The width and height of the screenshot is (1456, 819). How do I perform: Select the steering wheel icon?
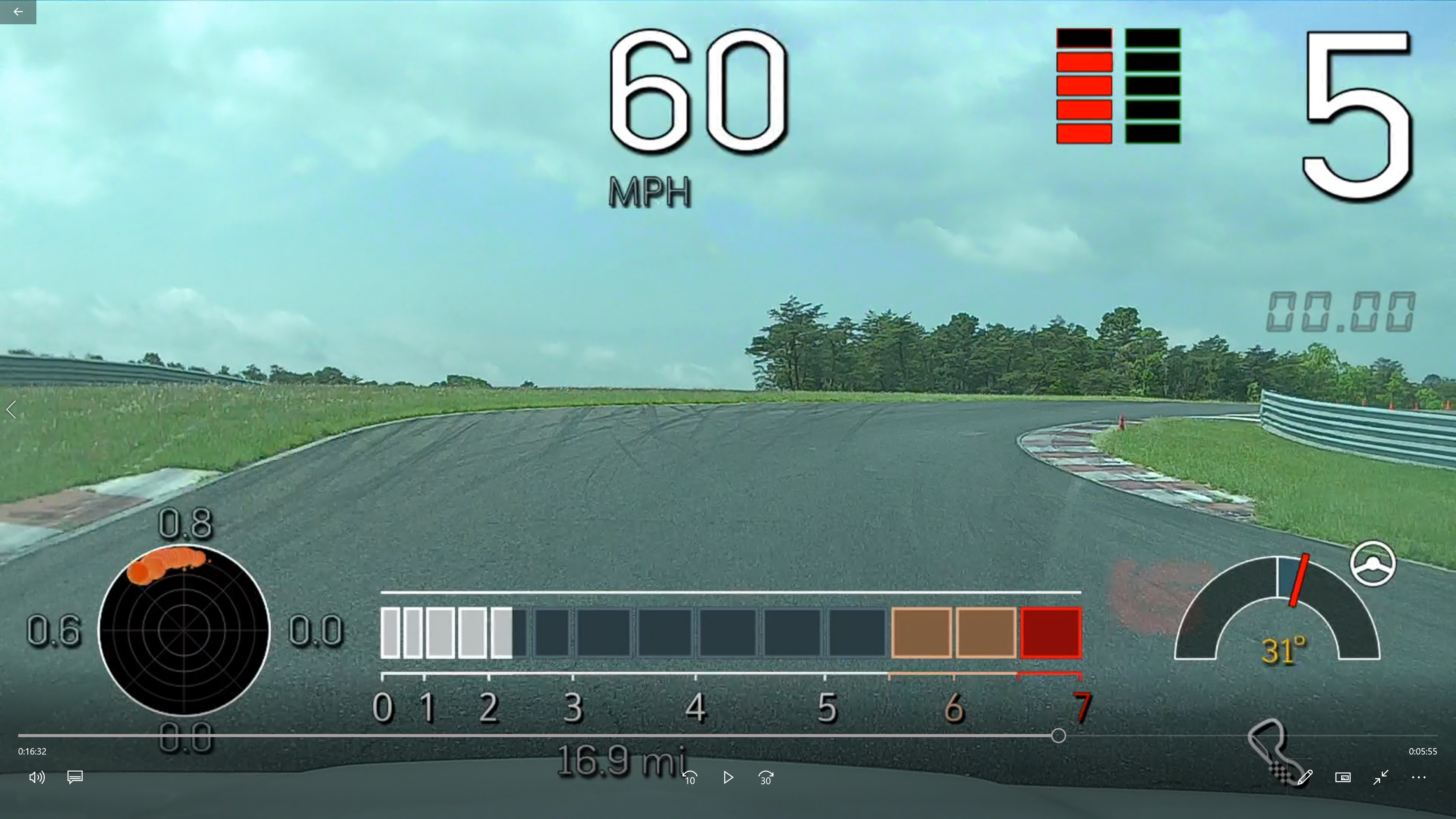1372,563
